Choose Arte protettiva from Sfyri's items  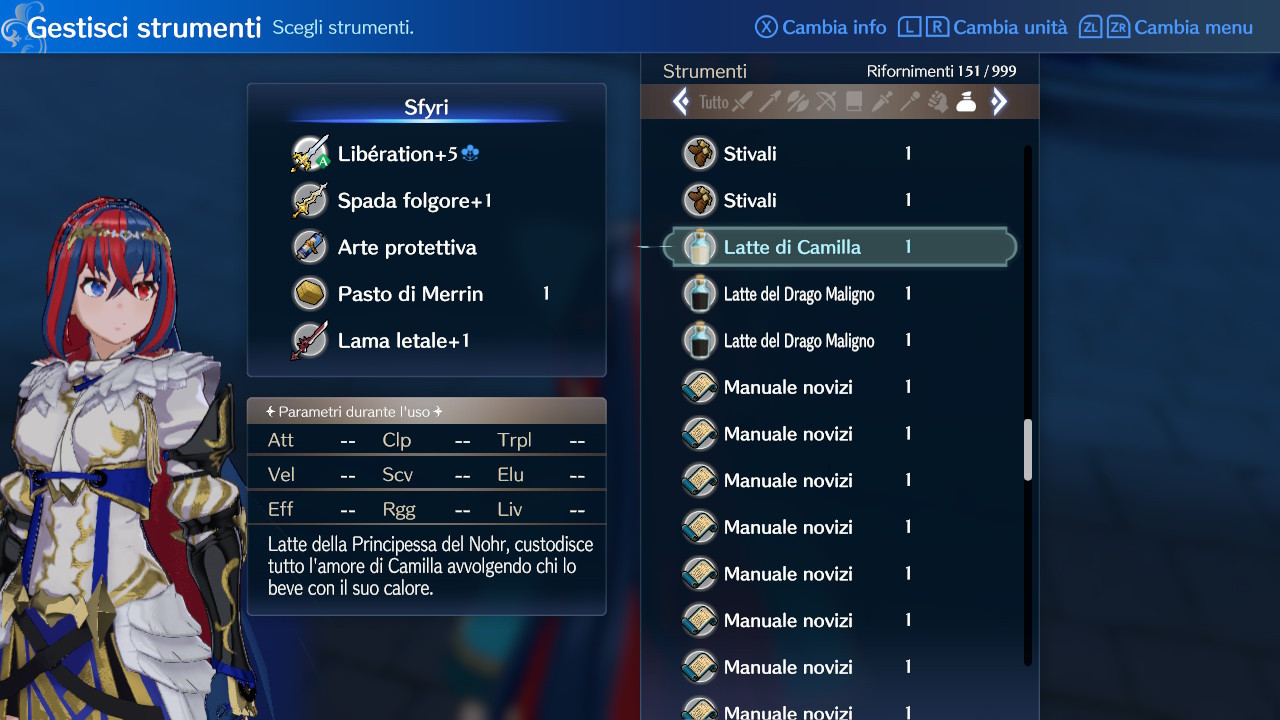click(x=406, y=248)
